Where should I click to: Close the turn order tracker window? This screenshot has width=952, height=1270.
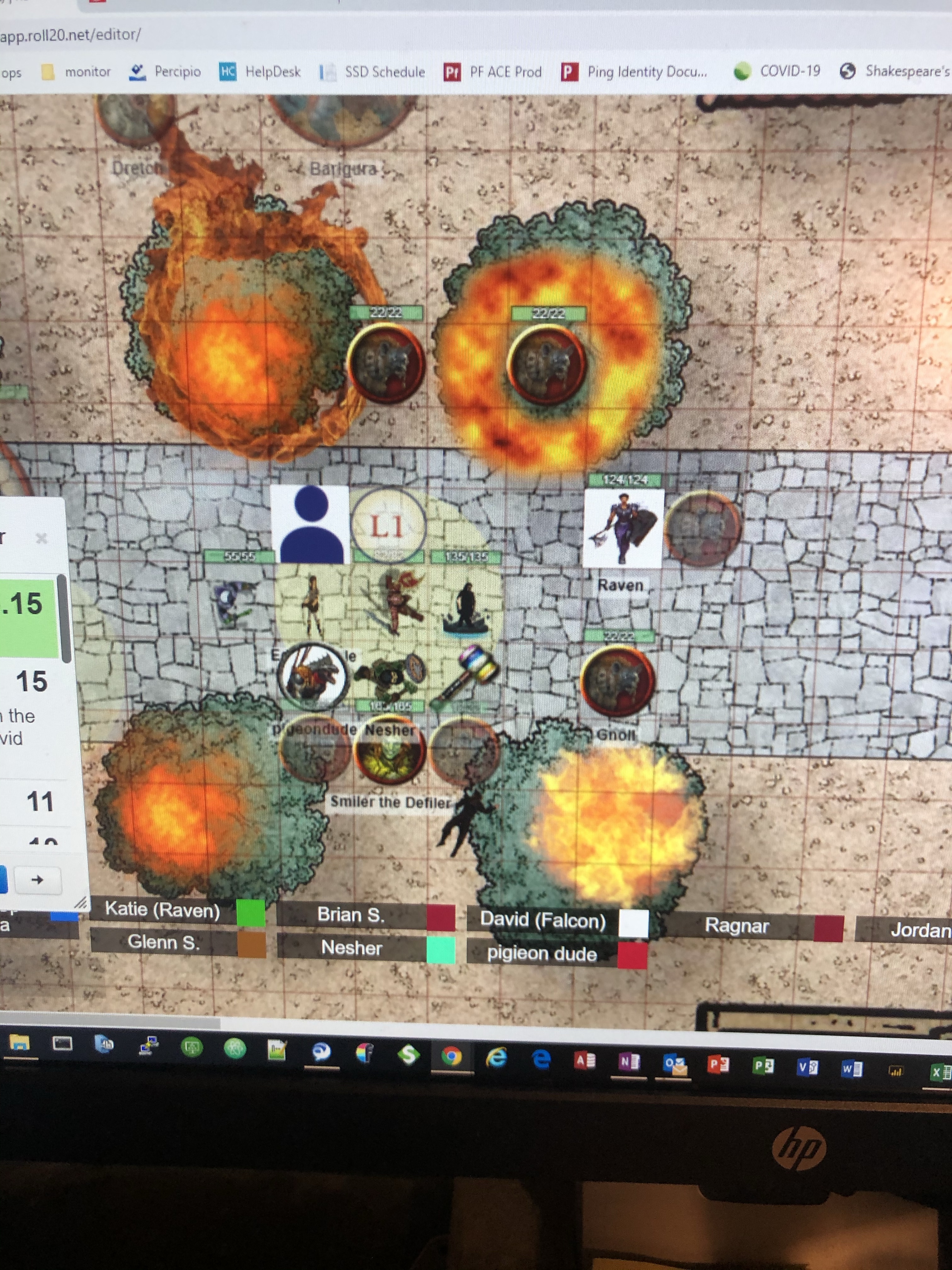tap(41, 538)
